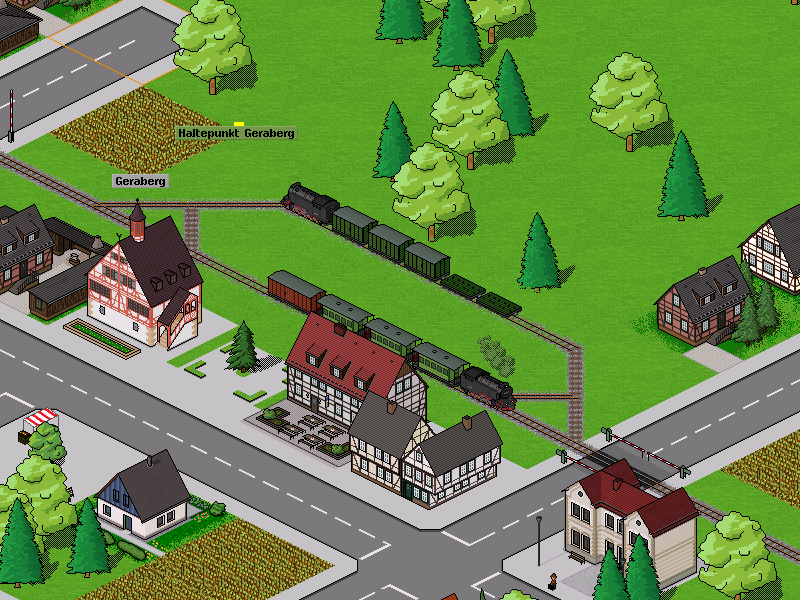800x600 pixels.
Task: Select the Geraberg town name label
Action: 140,181
